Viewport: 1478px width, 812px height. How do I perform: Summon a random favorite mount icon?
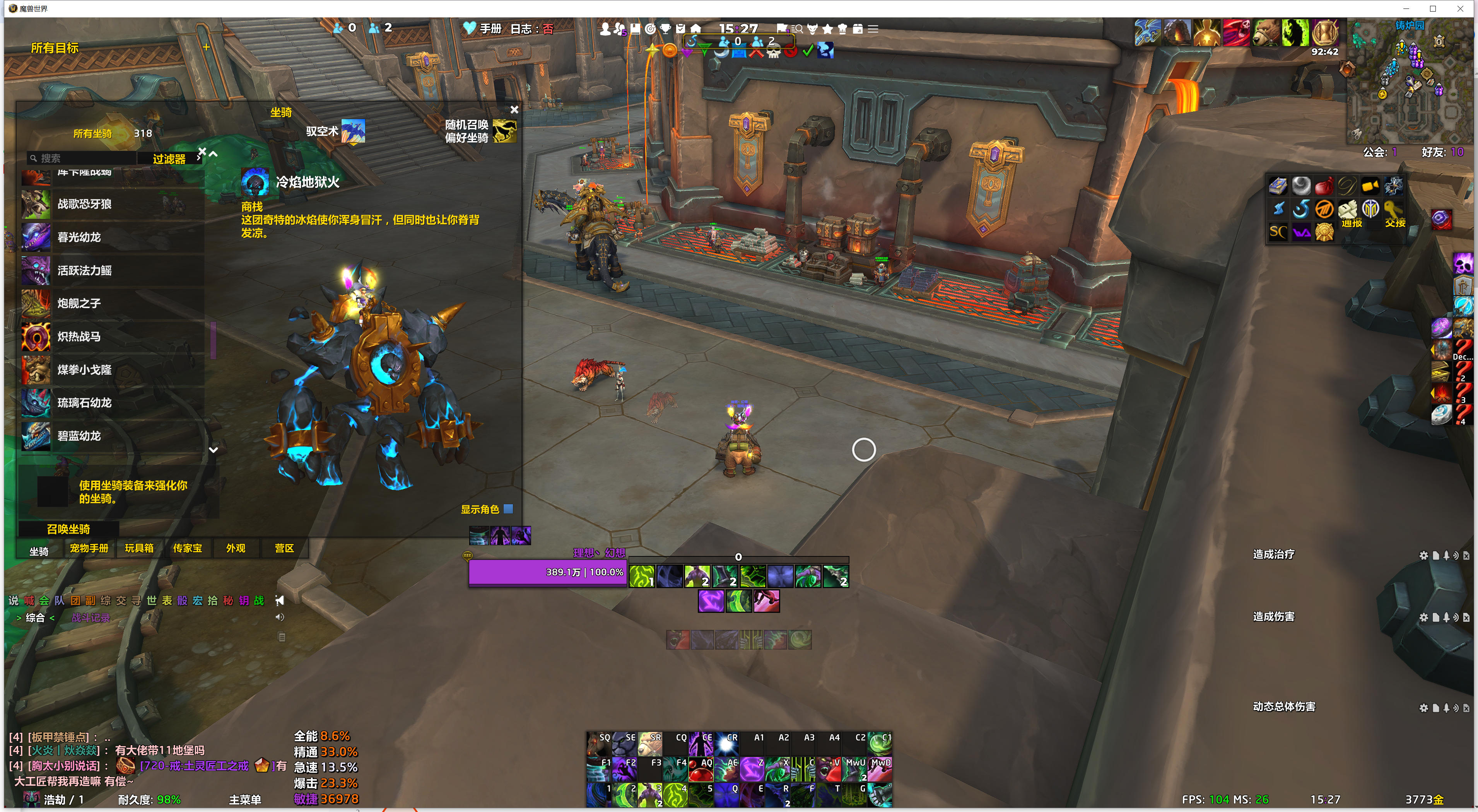504,131
